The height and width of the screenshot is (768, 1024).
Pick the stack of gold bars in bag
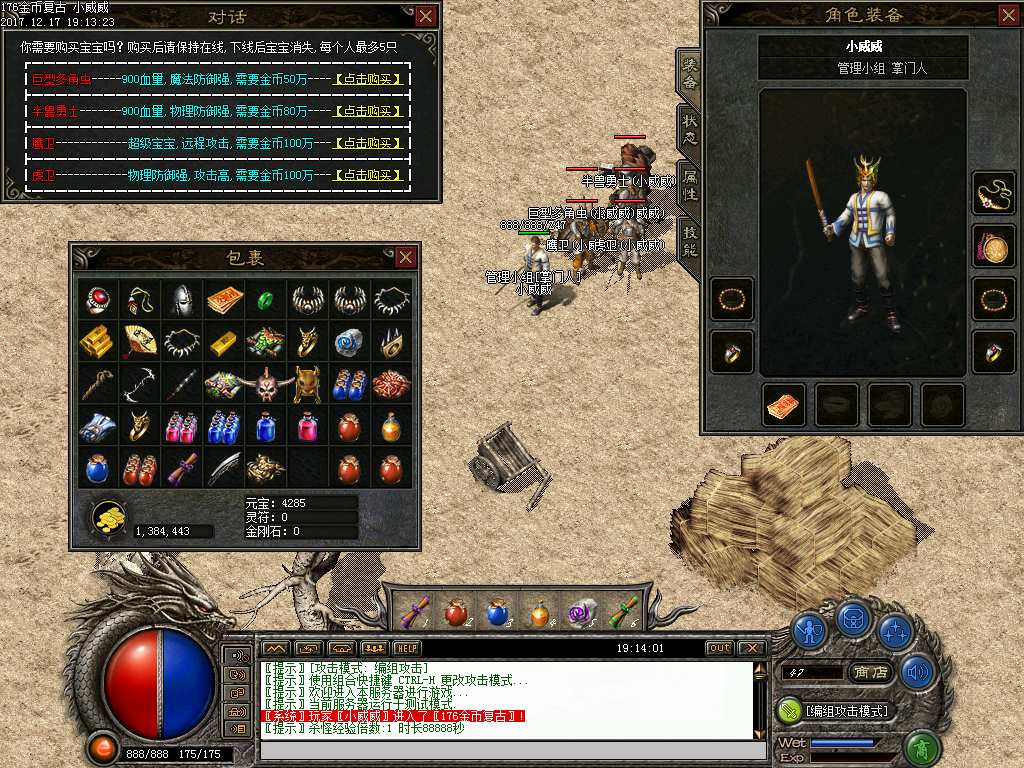click(96, 341)
